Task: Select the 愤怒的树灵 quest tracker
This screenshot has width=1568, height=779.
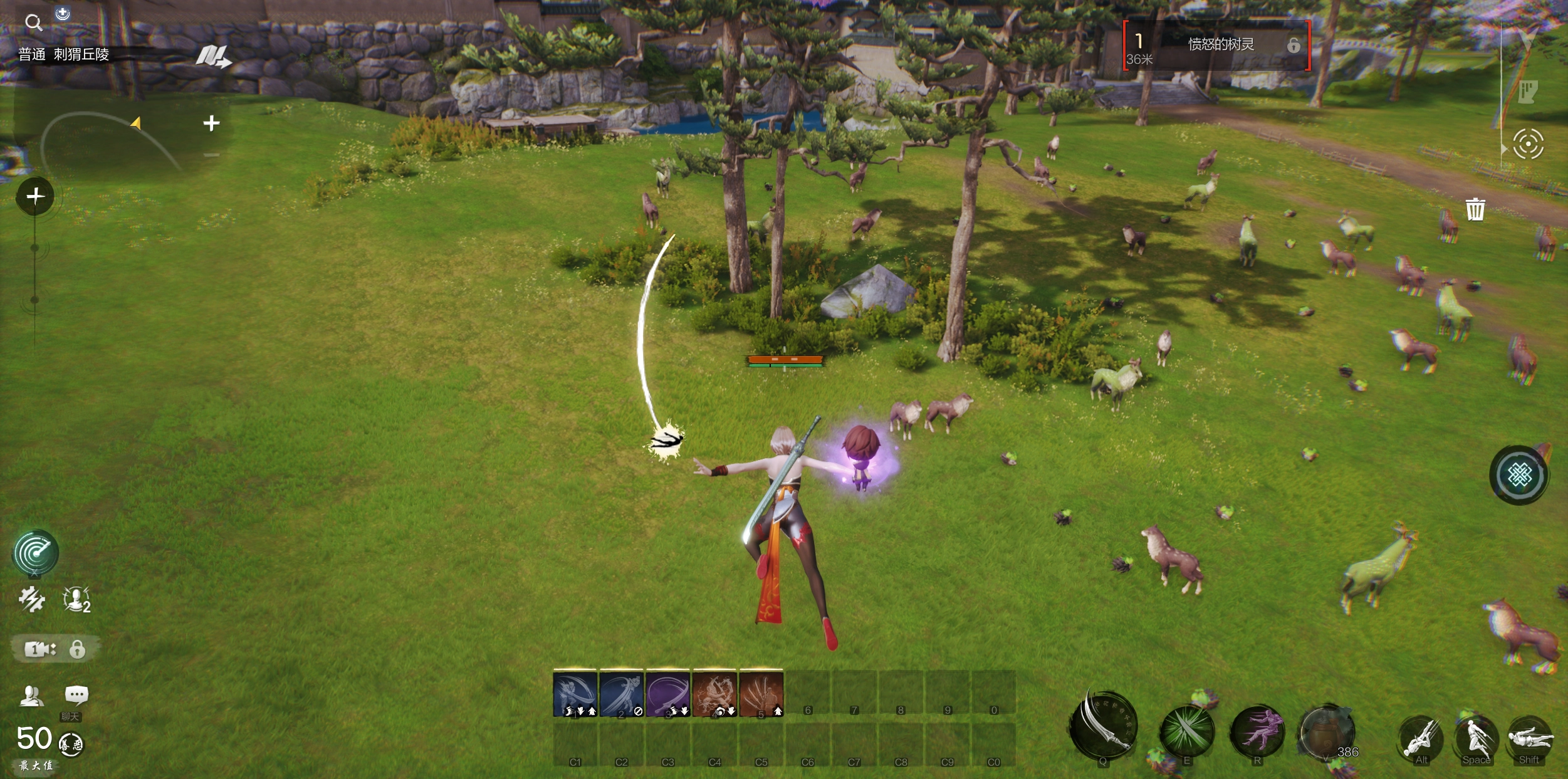Action: (x=1216, y=45)
